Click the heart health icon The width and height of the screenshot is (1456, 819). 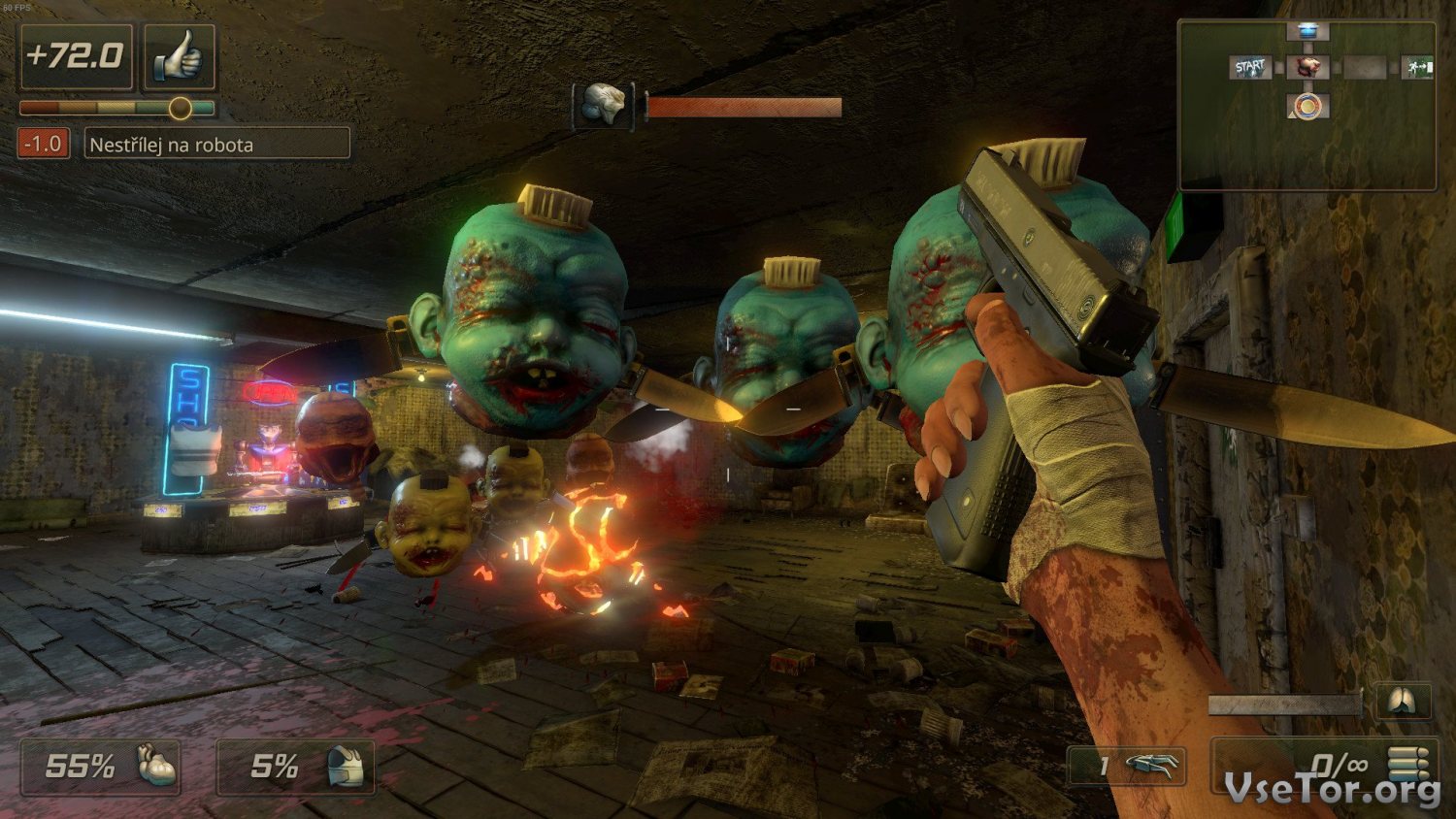point(155,766)
